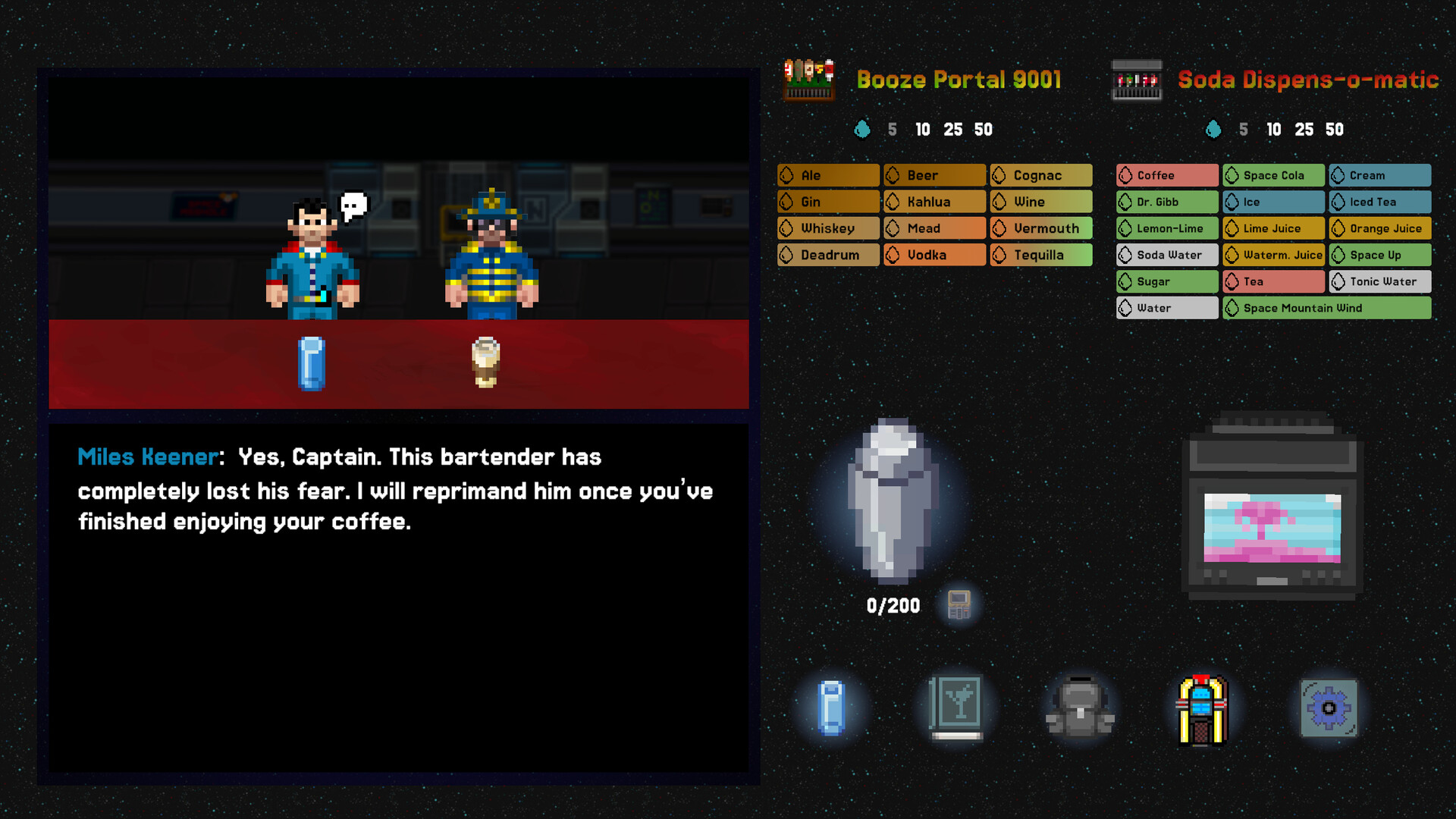1456x819 pixels.
Task: Click the backpack inventory icon
Action: pyautogui.click(x=1079, y=708)
